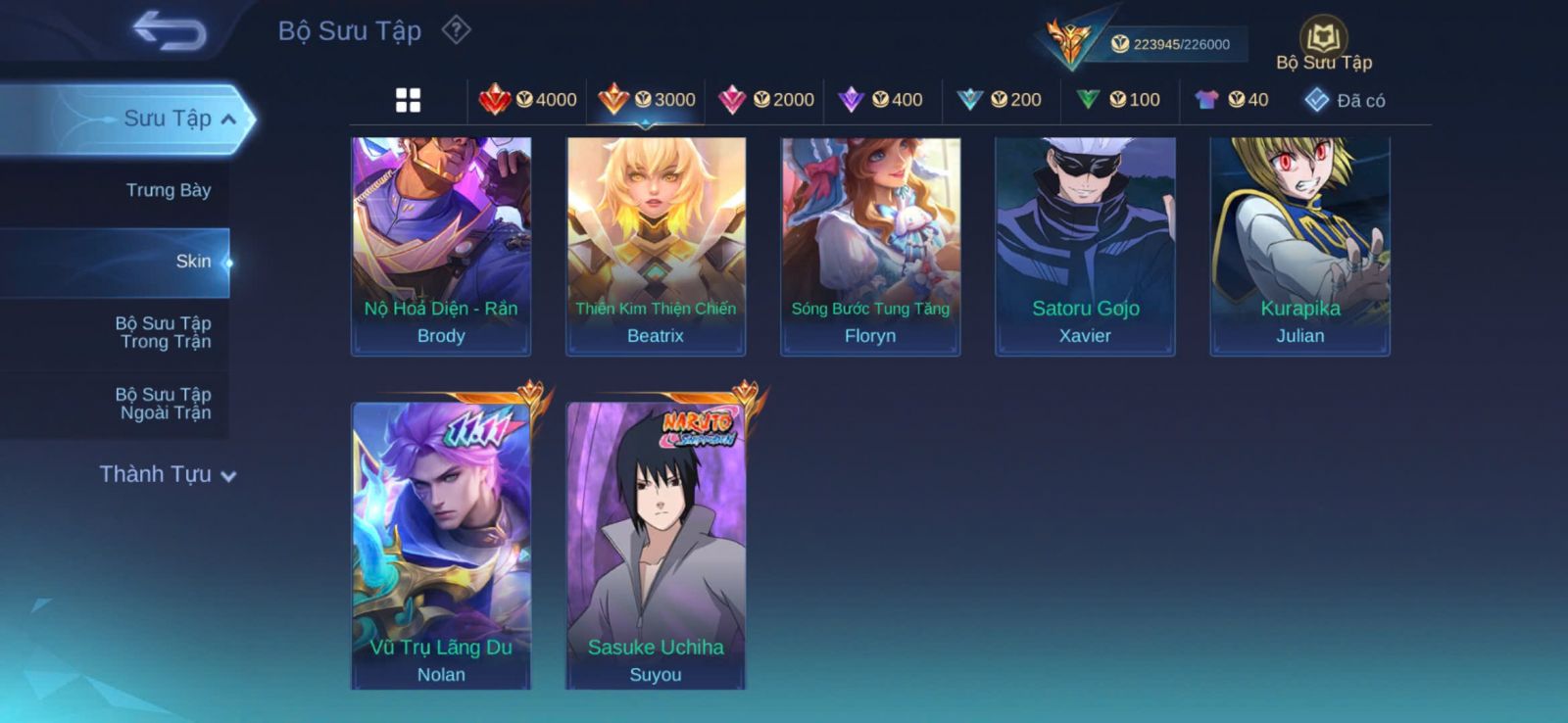Open the Trưng Bày menu entry

coord(168,190)
